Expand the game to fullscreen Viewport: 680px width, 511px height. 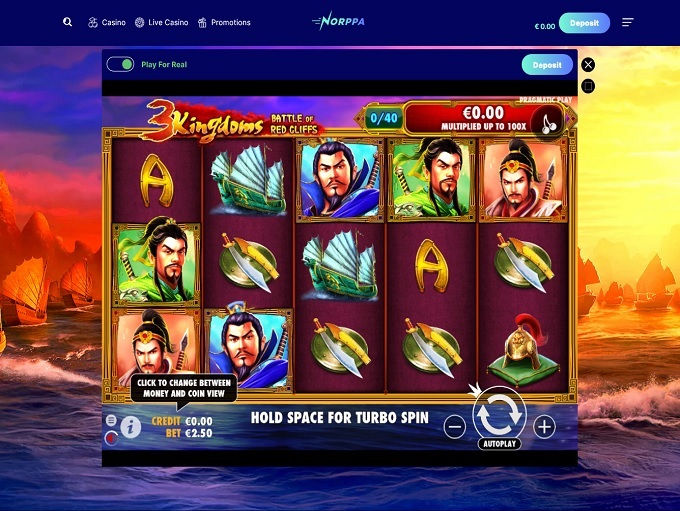point(588,86)
